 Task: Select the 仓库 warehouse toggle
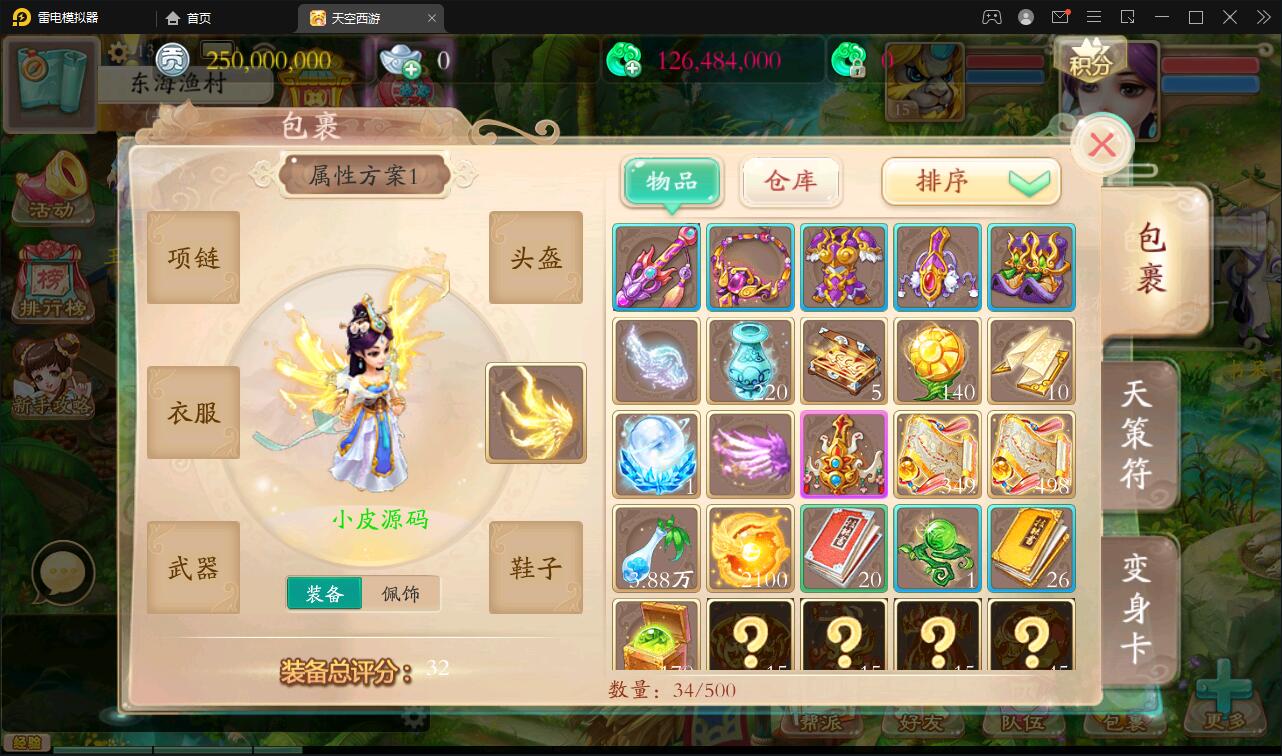click(x=790, y=182)
